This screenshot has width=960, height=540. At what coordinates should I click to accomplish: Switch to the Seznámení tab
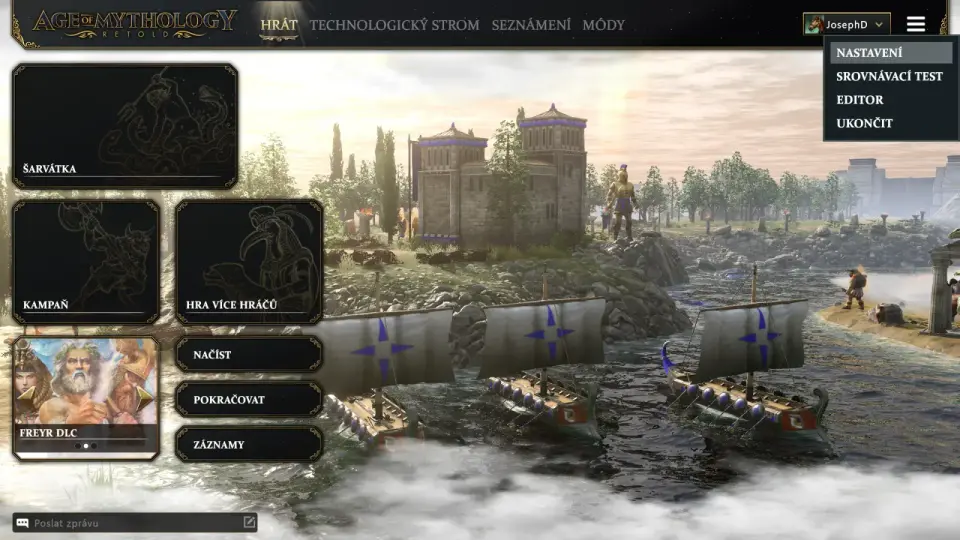531,25
